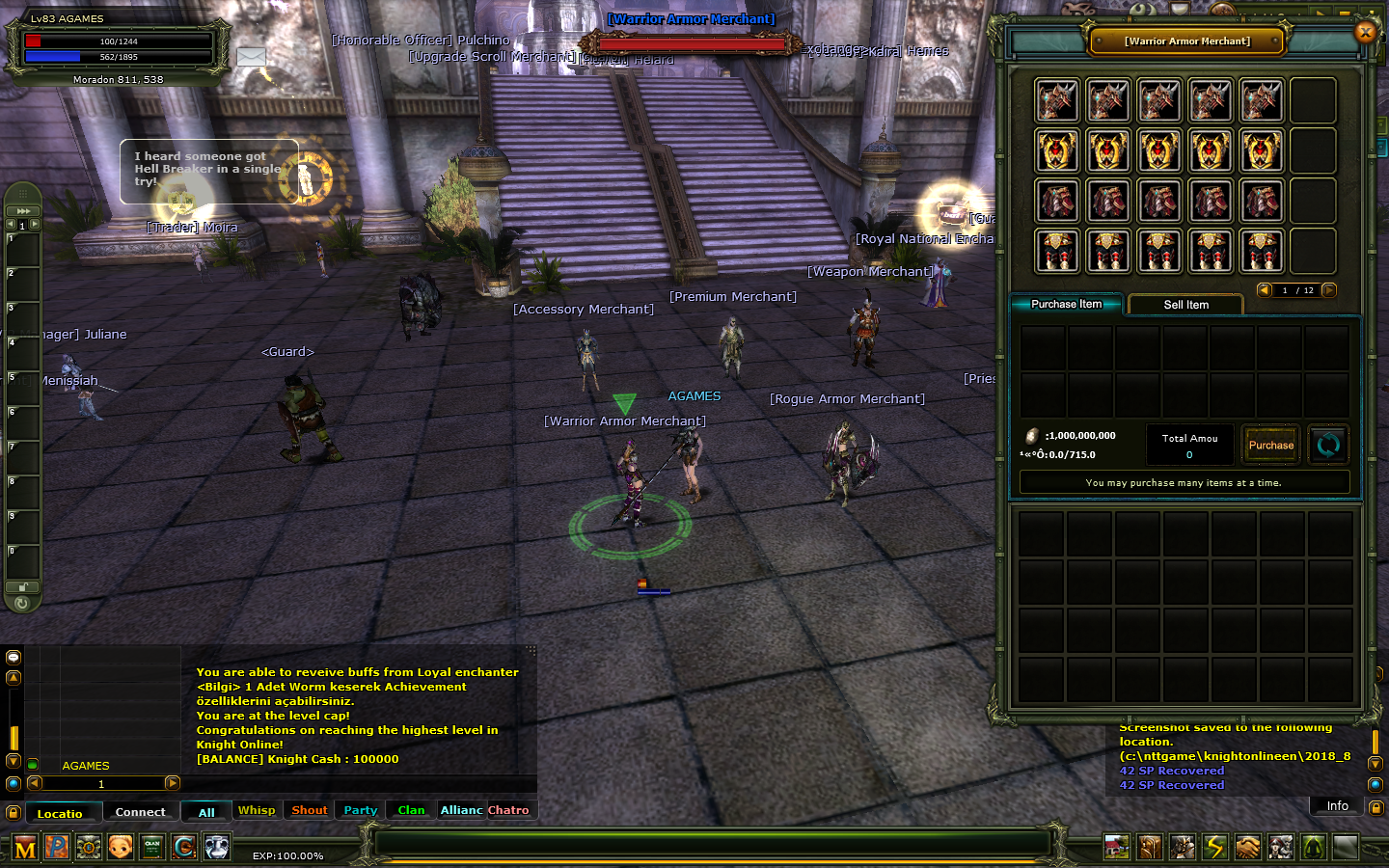Go to the previous merchant page
Screen dimensions: 1389x868
click(1264, 290)
